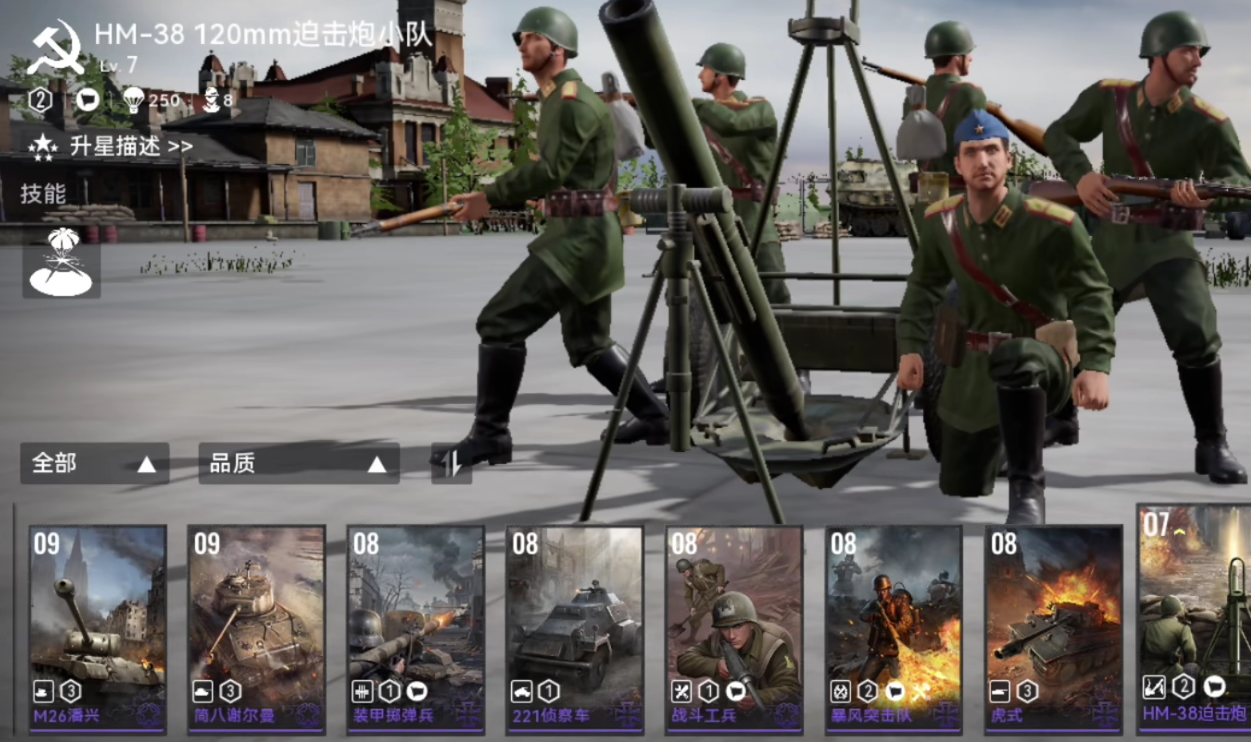Open the 品质 quality sort dropdown
Viewport: 1251px width, 742px height.
298,464
